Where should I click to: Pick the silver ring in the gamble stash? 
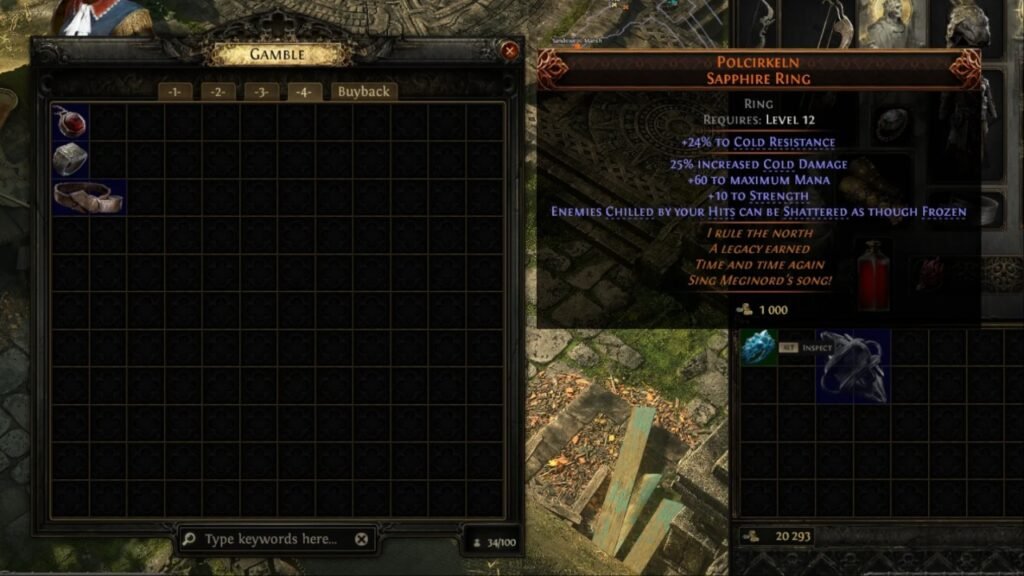pos(70,159)
